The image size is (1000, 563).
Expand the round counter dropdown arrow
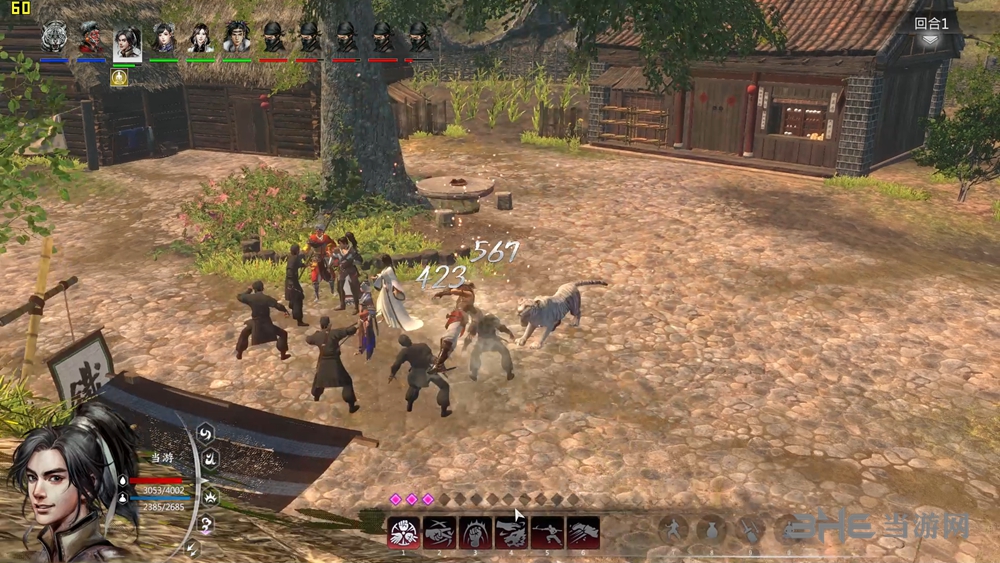click(x=930, y=39)
